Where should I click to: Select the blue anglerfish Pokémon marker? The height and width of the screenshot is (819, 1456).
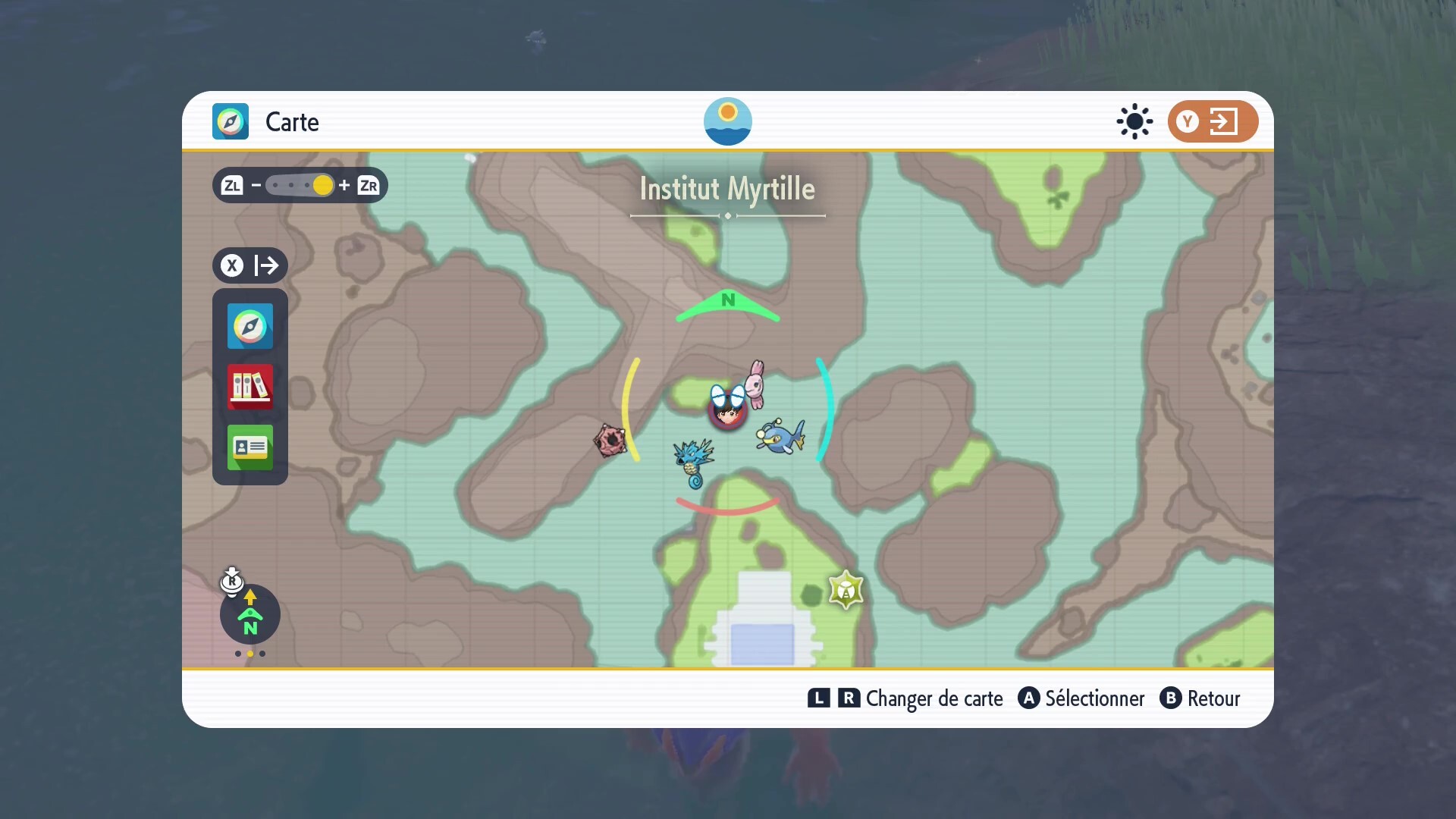pyautogui.click(x=780, y=436)
